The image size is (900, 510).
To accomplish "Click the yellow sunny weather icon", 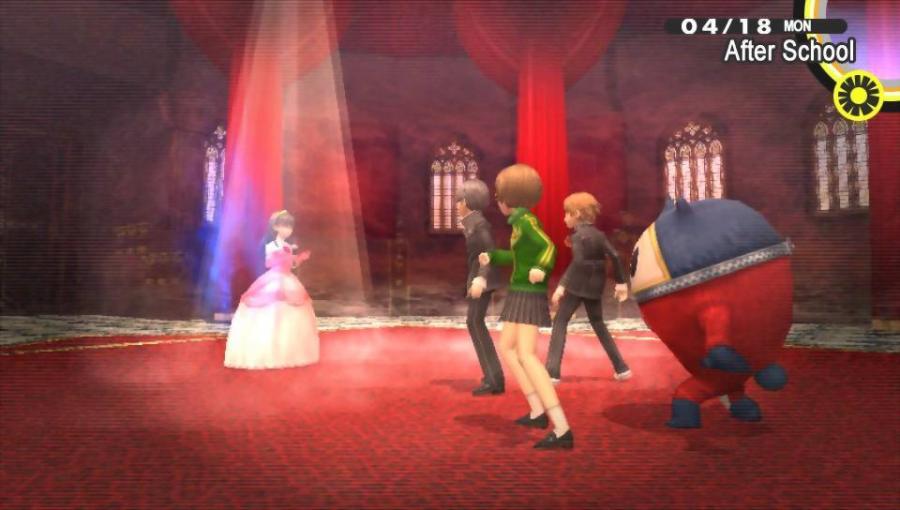I will [857, 95].
